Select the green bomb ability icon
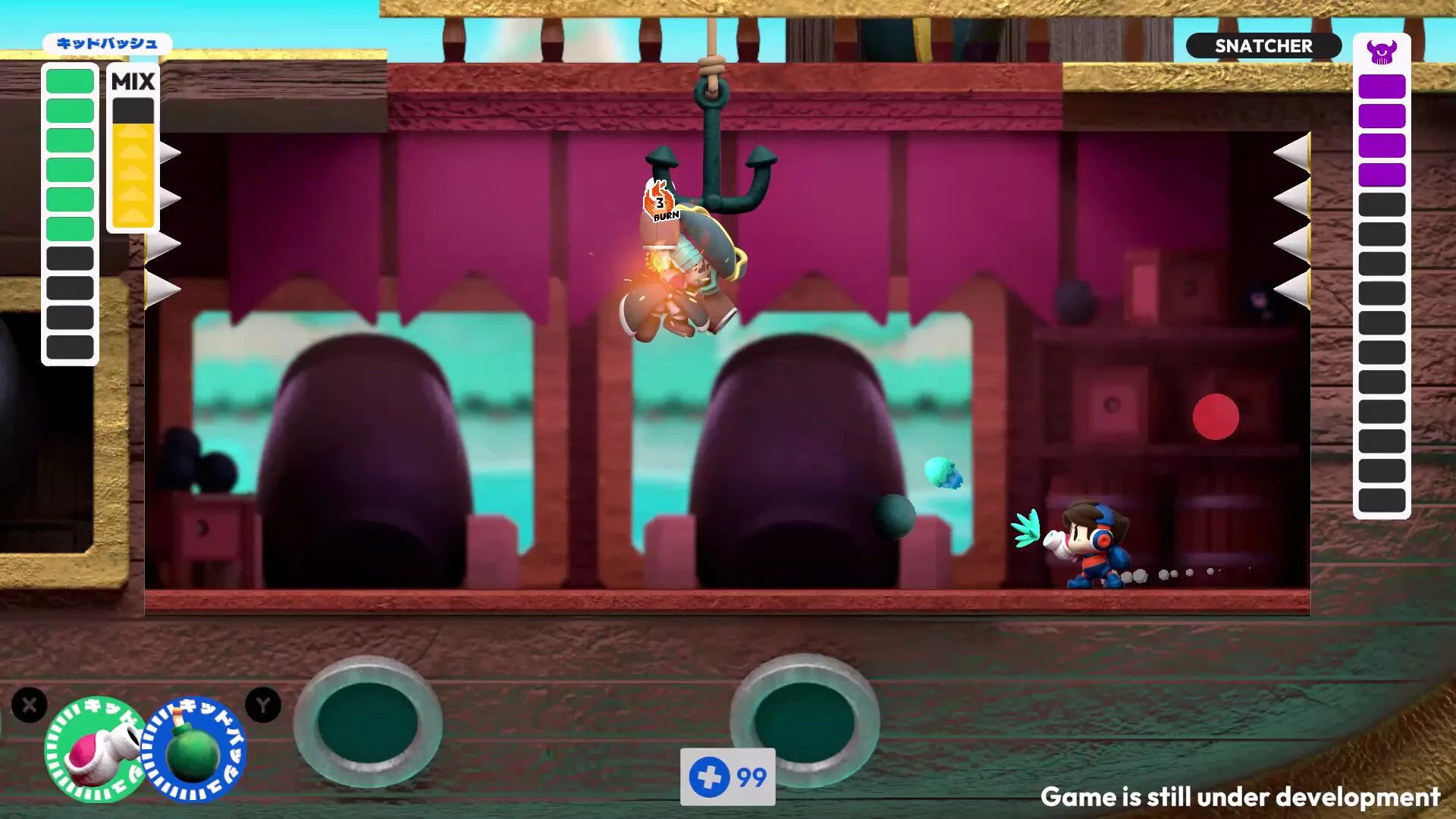Screen dimensions: 1456x819 [x=194, y=751]
